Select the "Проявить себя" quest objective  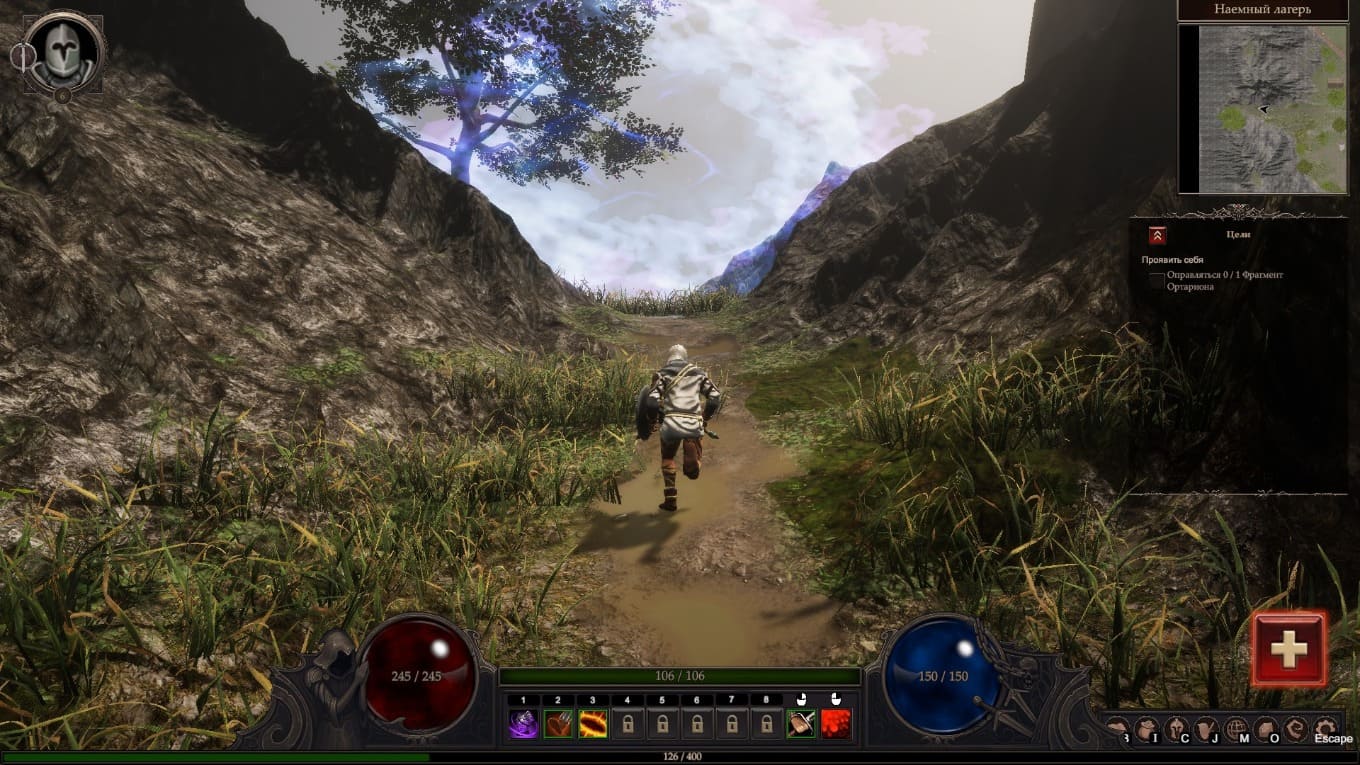(x=1172, y=260)
